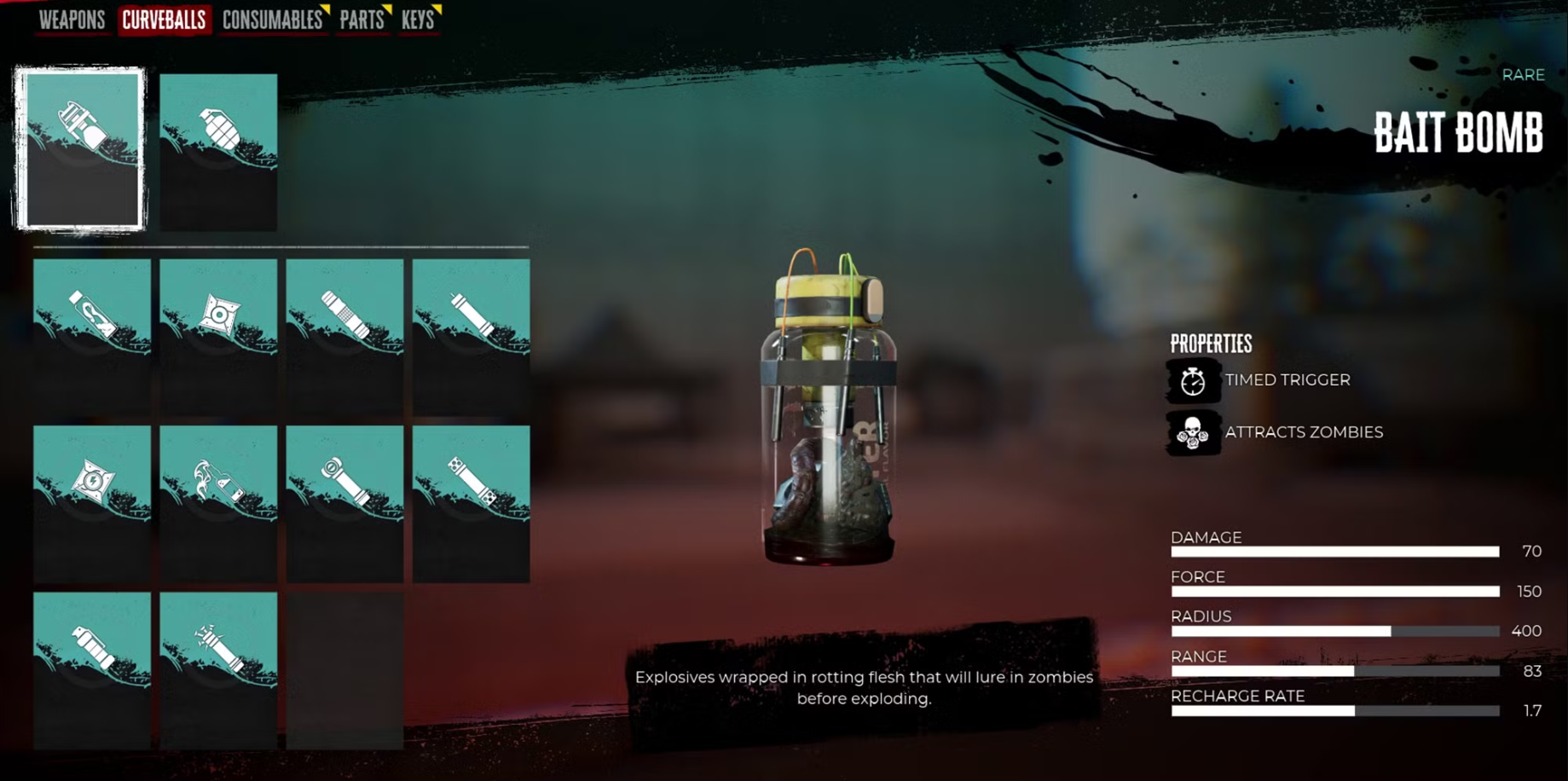This screenshot has height=781, width=1568.
Task: Pick the flaming Molotov bottle card
Action: coord(218,503)
